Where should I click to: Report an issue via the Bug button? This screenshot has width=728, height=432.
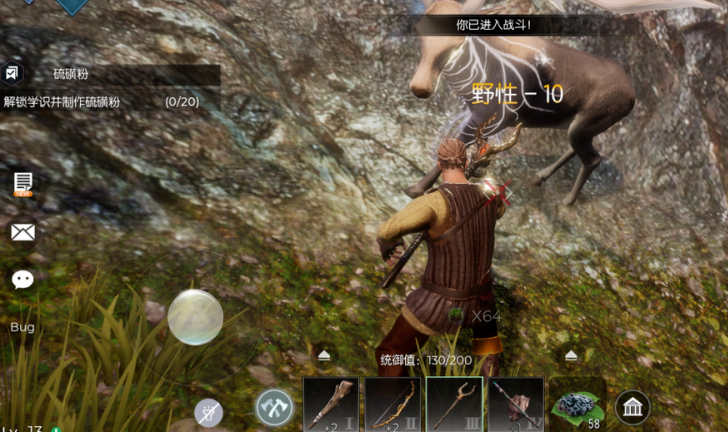(x=23, y=327)
